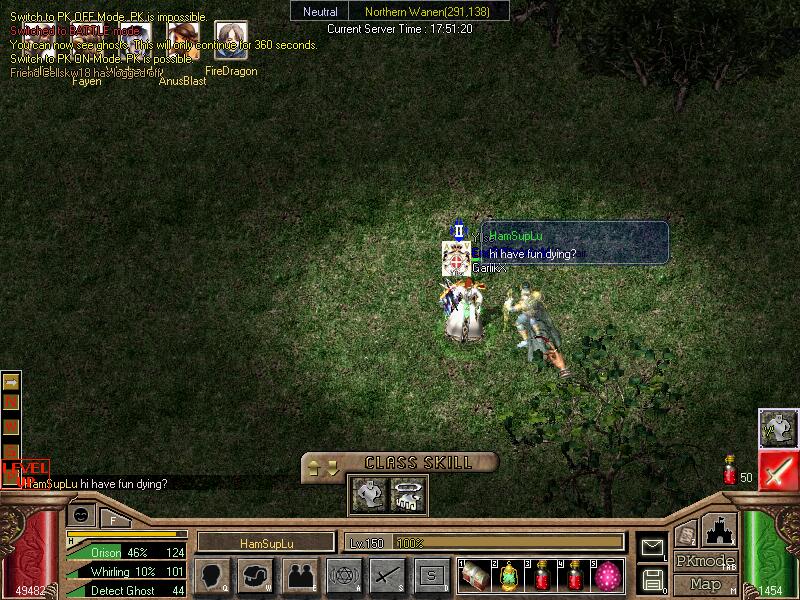Viewport: 800px width, 600px height.
Task: Use the red potion in hotbar slot 3
Action: (540, 575)
